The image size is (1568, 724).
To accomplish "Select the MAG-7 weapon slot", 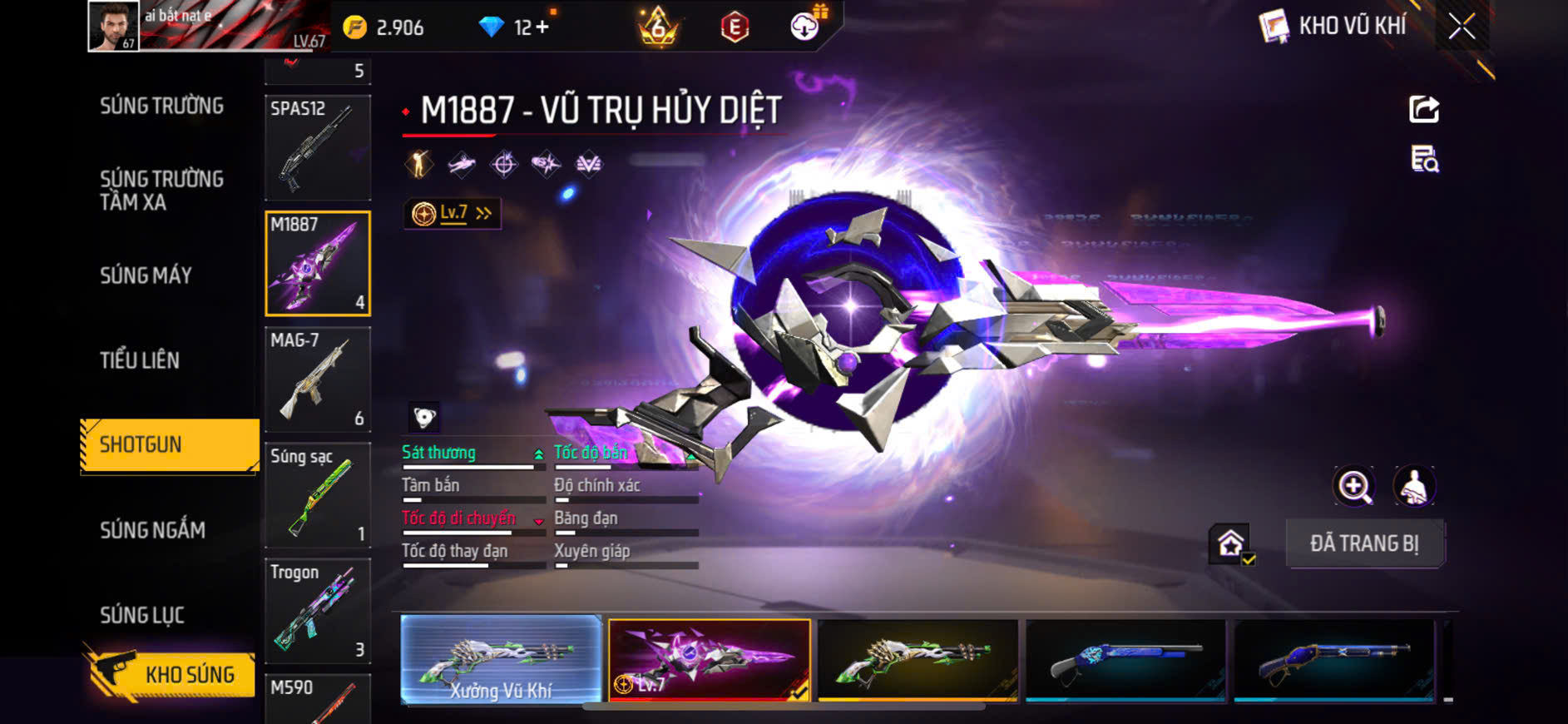I will (x=318, y=379).
